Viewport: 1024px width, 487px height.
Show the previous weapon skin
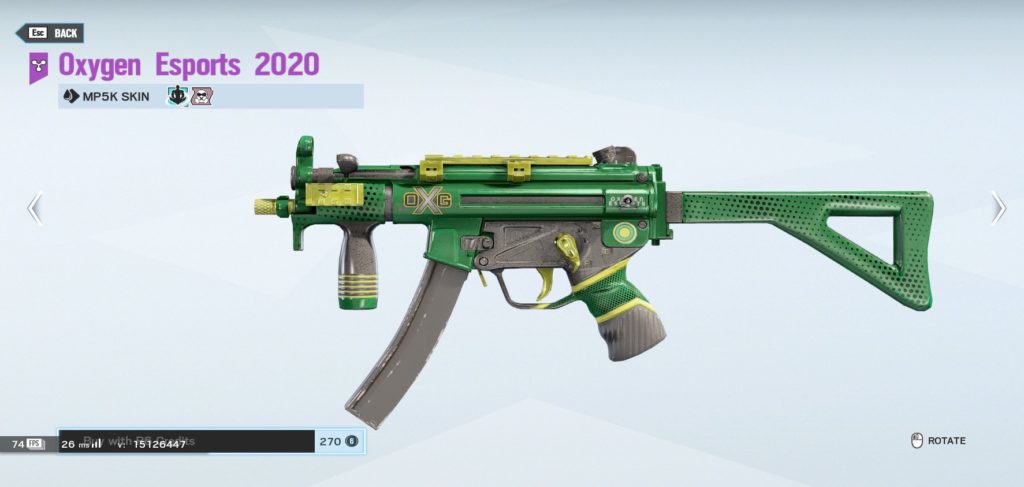coord(35,208)
